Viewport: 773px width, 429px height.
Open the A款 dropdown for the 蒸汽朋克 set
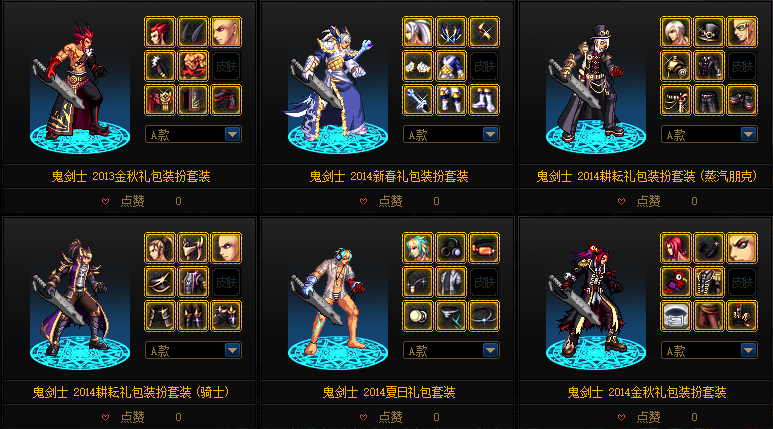click(x=748, y=134)
